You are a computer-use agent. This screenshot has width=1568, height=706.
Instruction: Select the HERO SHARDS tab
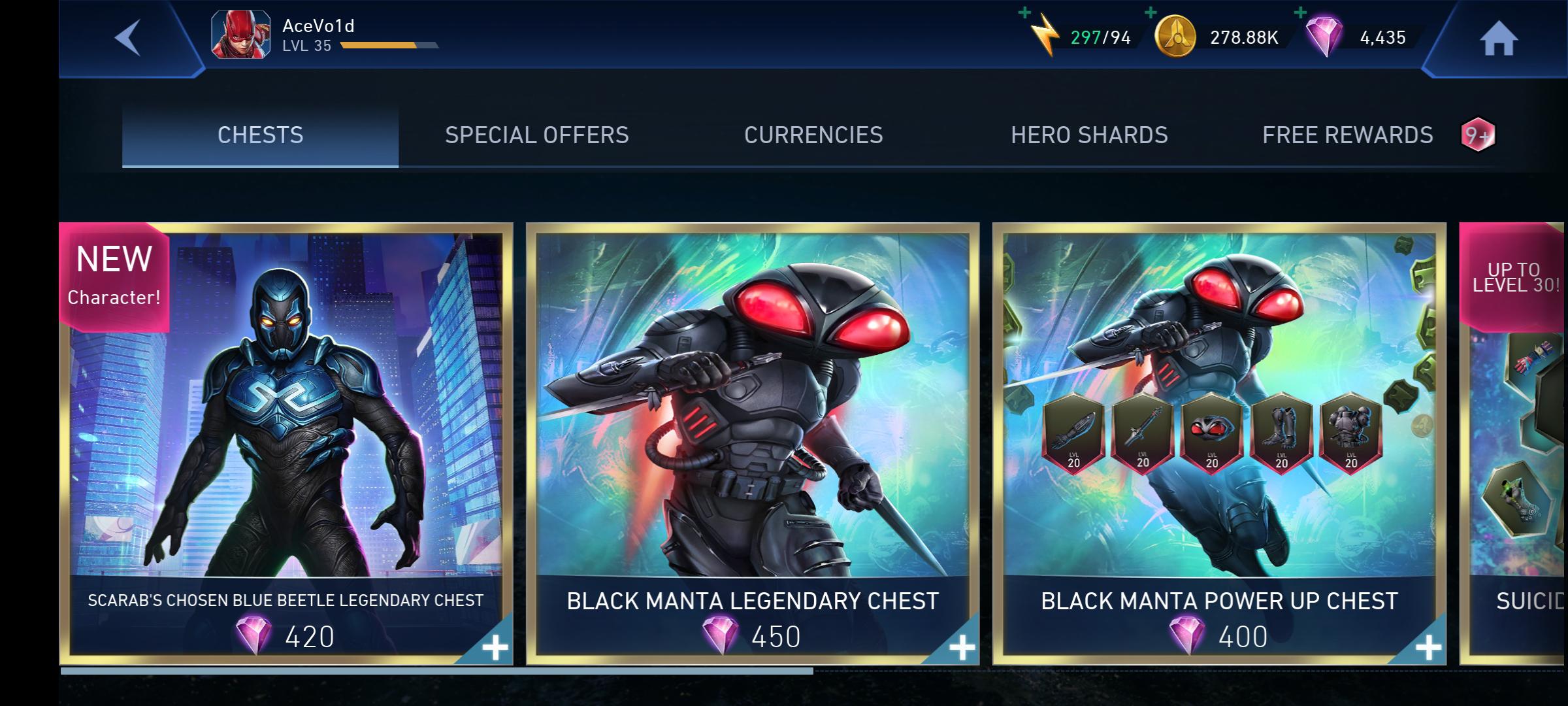coord(1089,134)
